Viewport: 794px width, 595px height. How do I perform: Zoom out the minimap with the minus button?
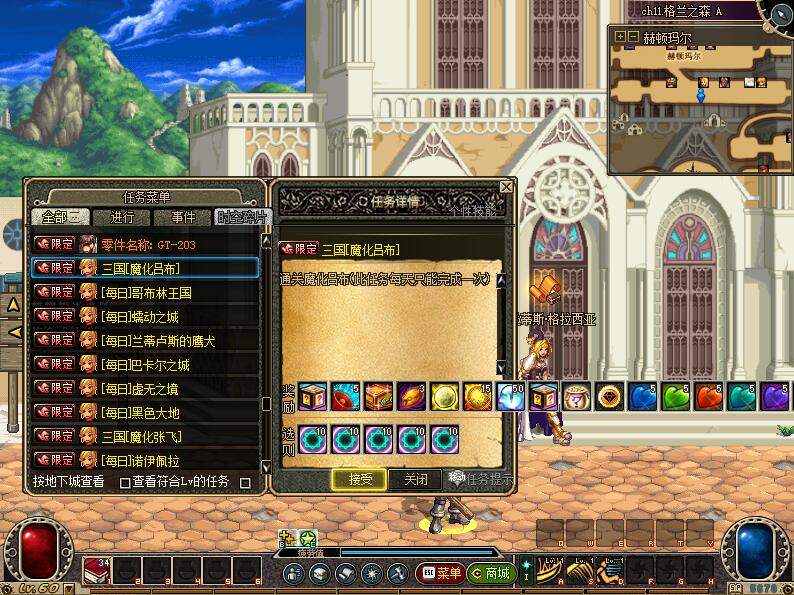(x=633, y=37)
